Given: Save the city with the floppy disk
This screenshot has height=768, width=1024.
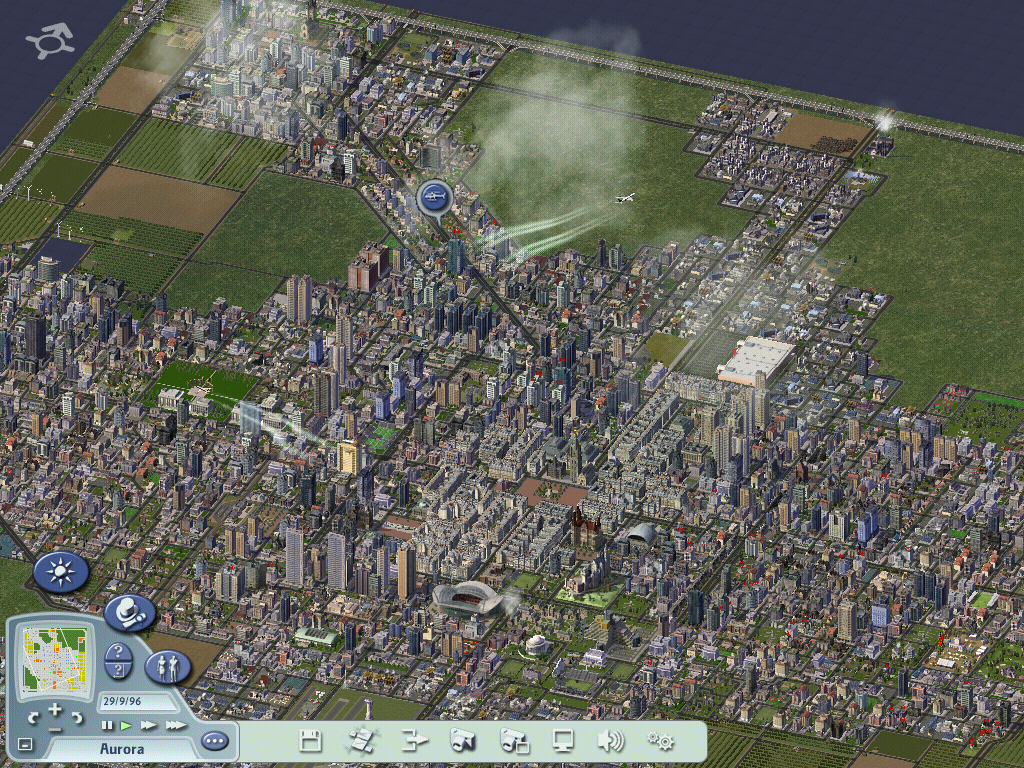Looking at the screenshot, I should (310, 741).
